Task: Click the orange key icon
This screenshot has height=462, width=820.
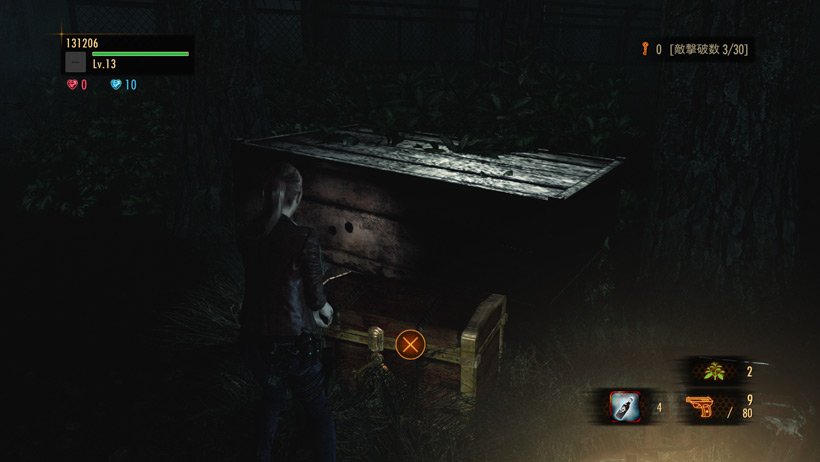Action: click(x=645, y=48)
